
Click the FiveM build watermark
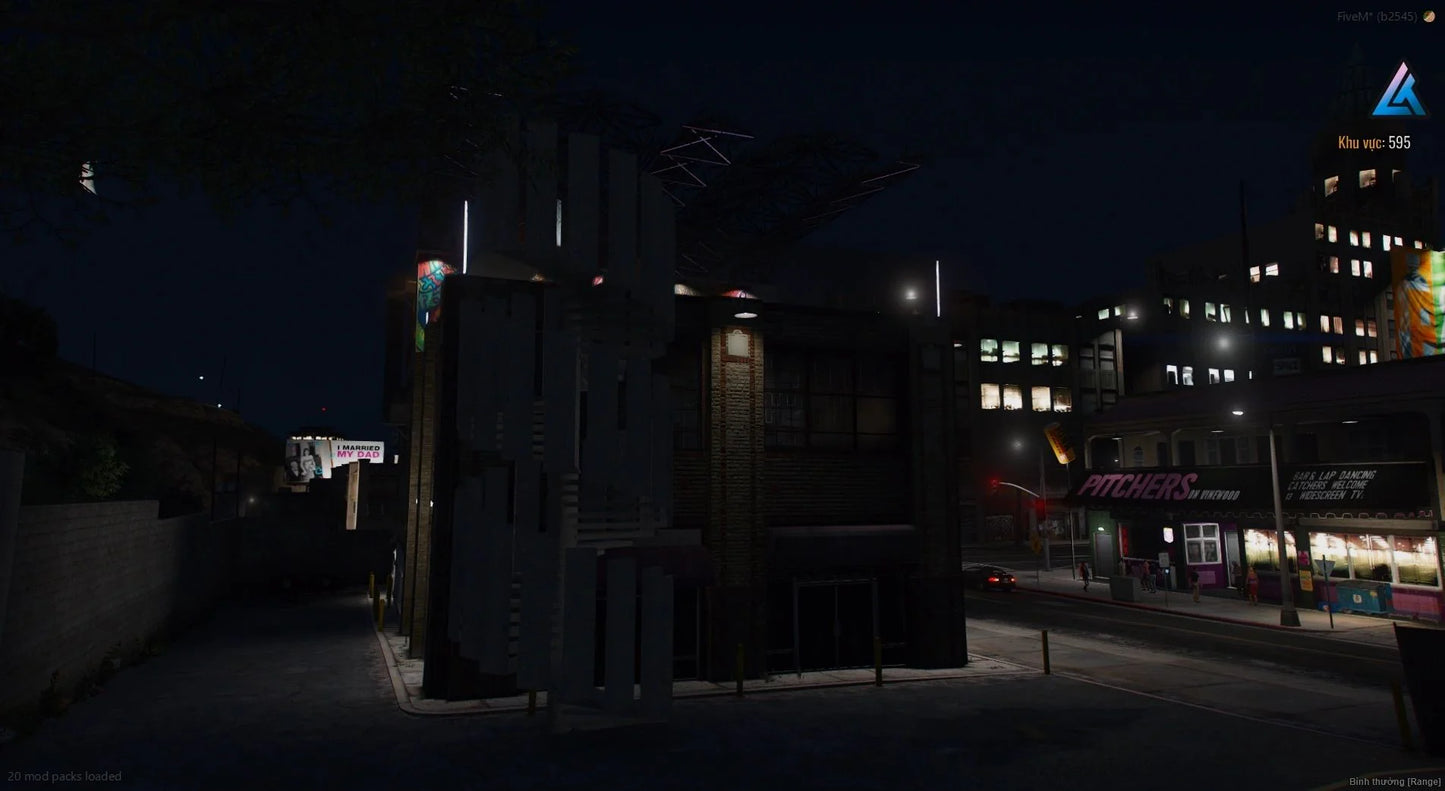tap(1377, 16)
